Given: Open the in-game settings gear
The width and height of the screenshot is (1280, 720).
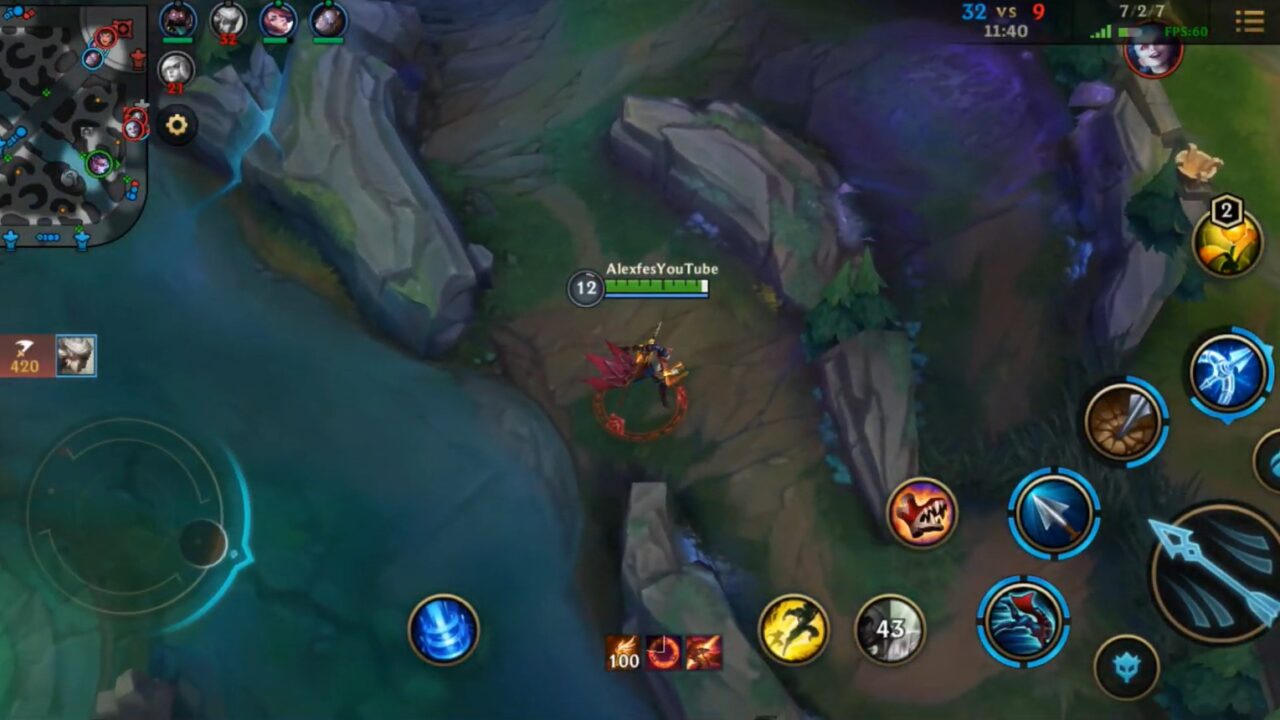Looking at the screenshot, I should point(175,123).
